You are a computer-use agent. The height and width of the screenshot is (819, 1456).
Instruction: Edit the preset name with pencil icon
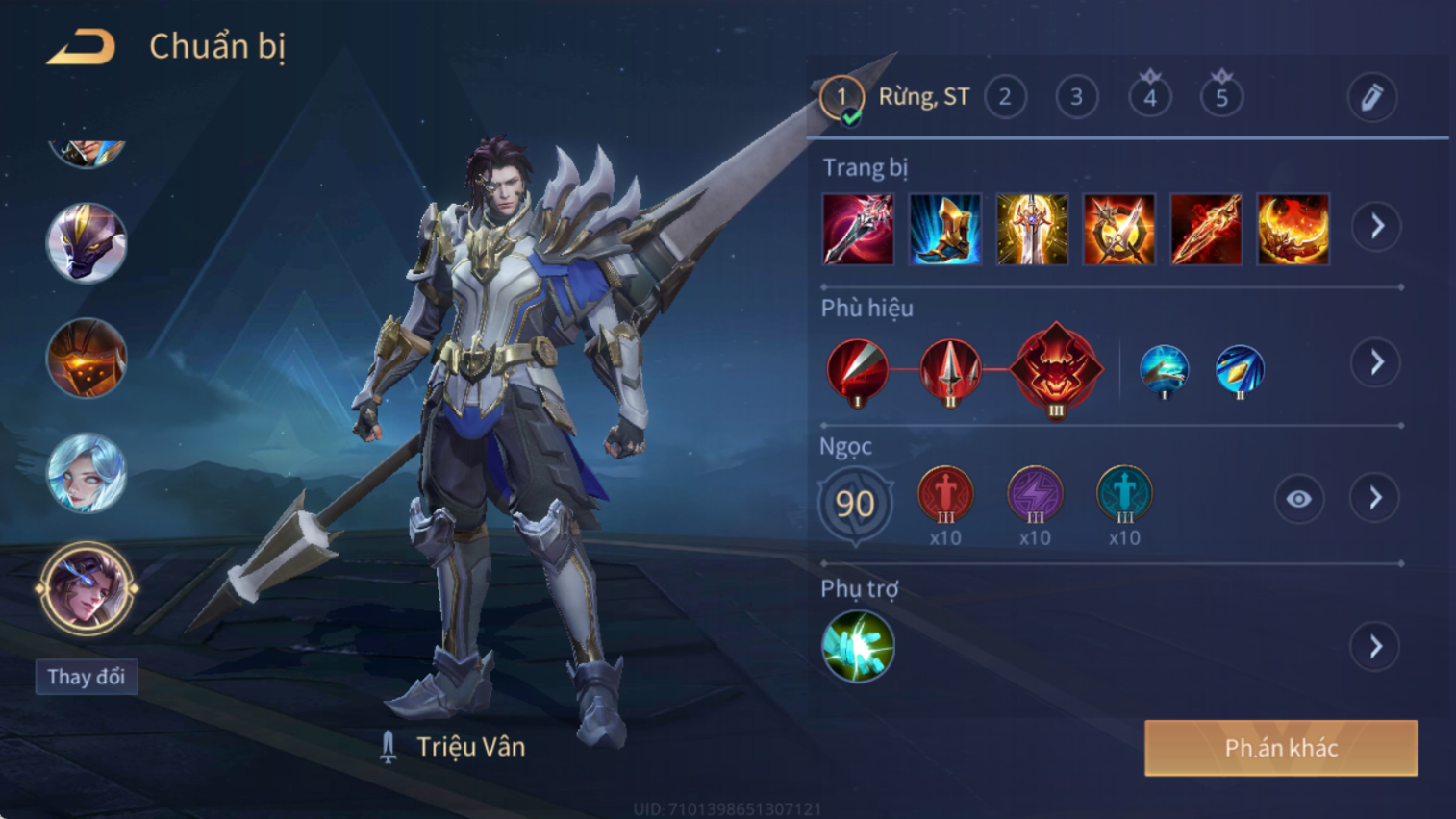[1371, 97]
